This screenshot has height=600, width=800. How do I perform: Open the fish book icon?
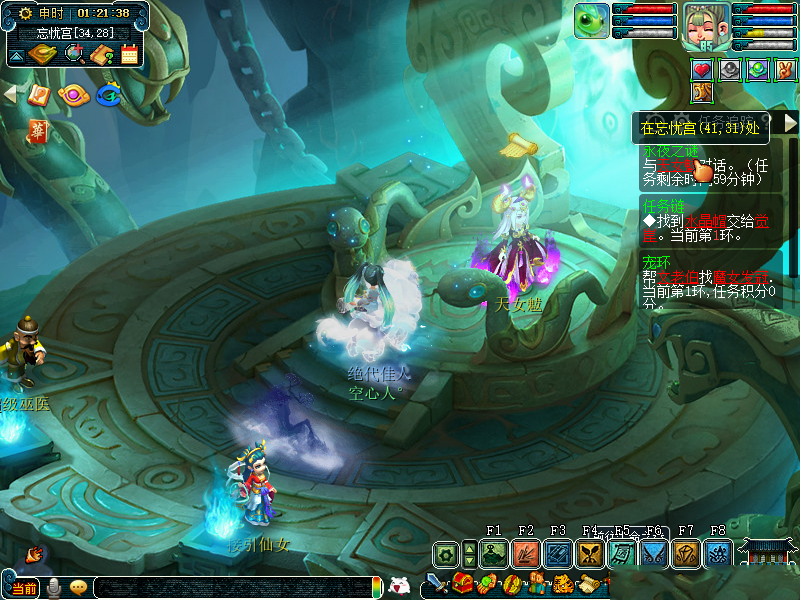click(38, 95)
